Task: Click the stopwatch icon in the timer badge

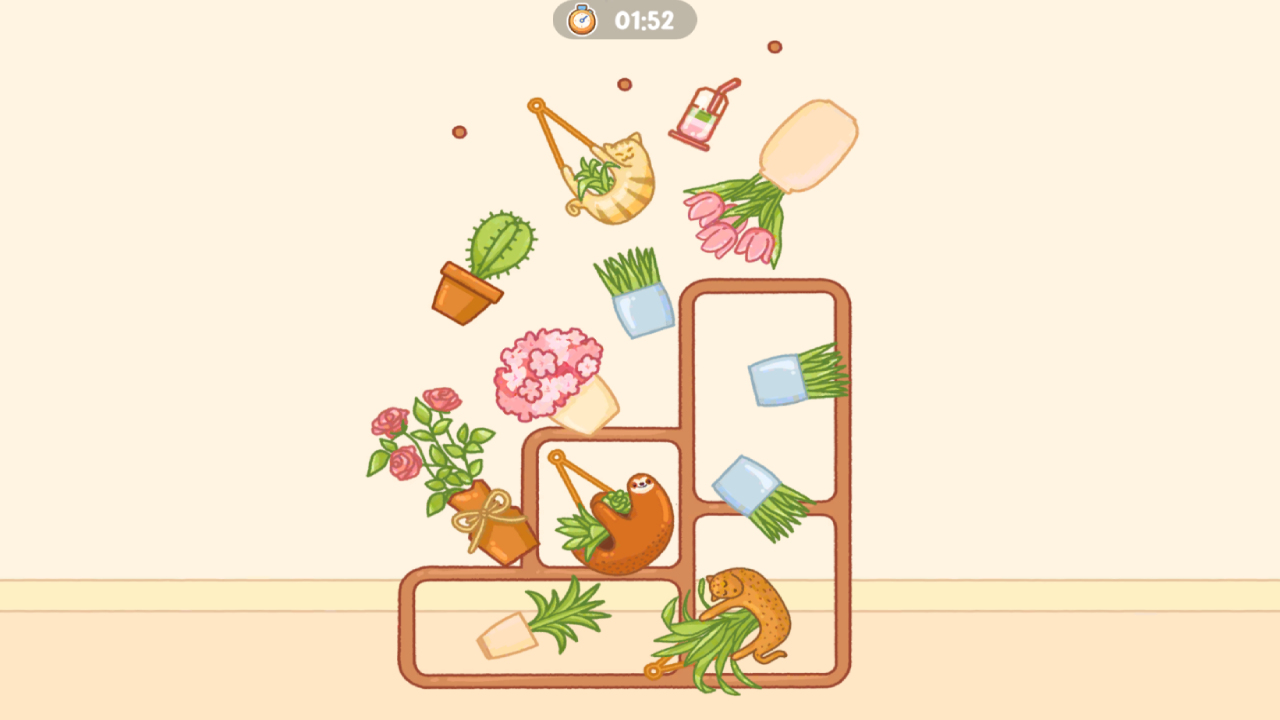Action: click(x=583, y=18)
